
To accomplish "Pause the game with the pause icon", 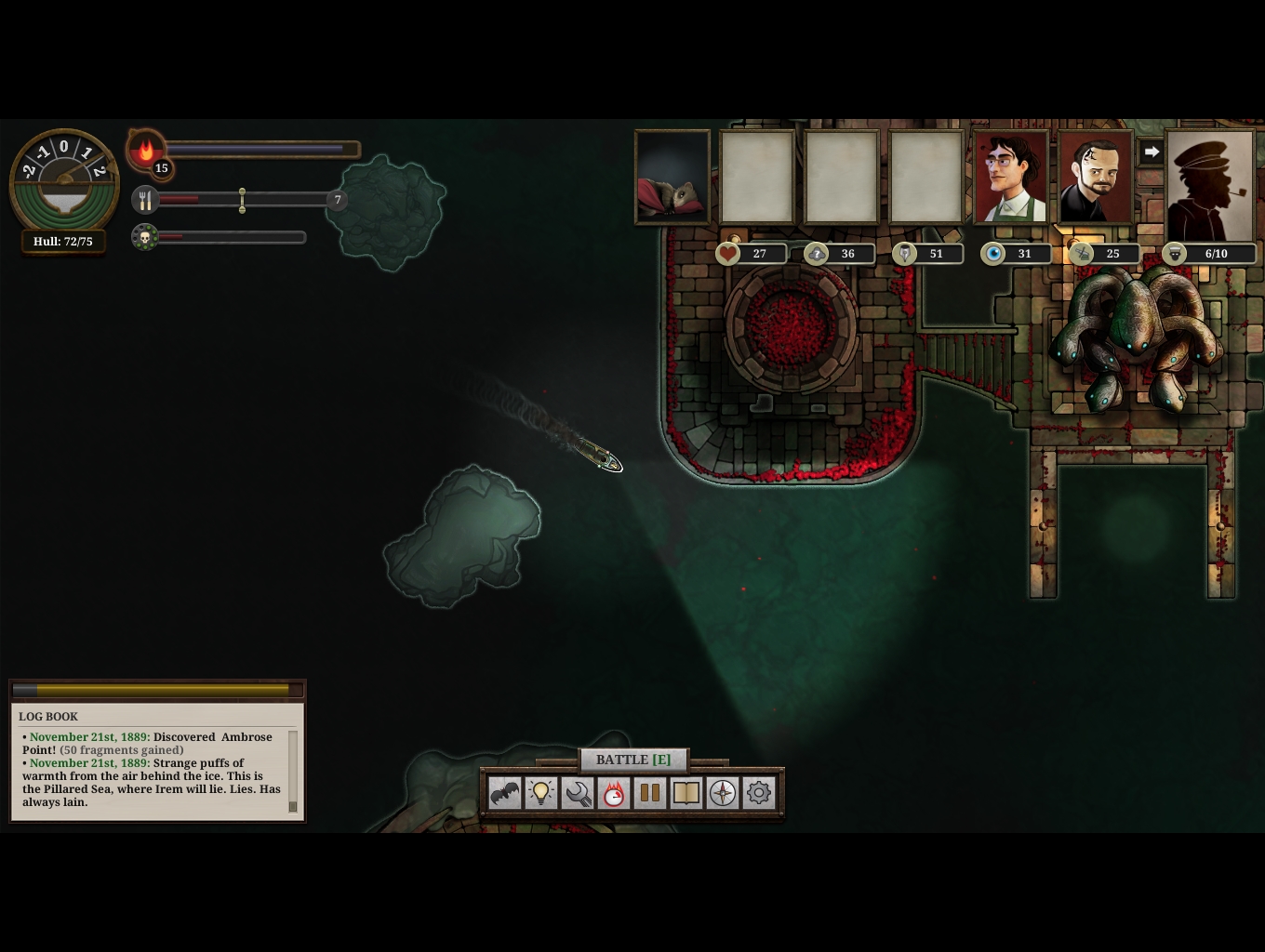I will [x=650, y=793].
